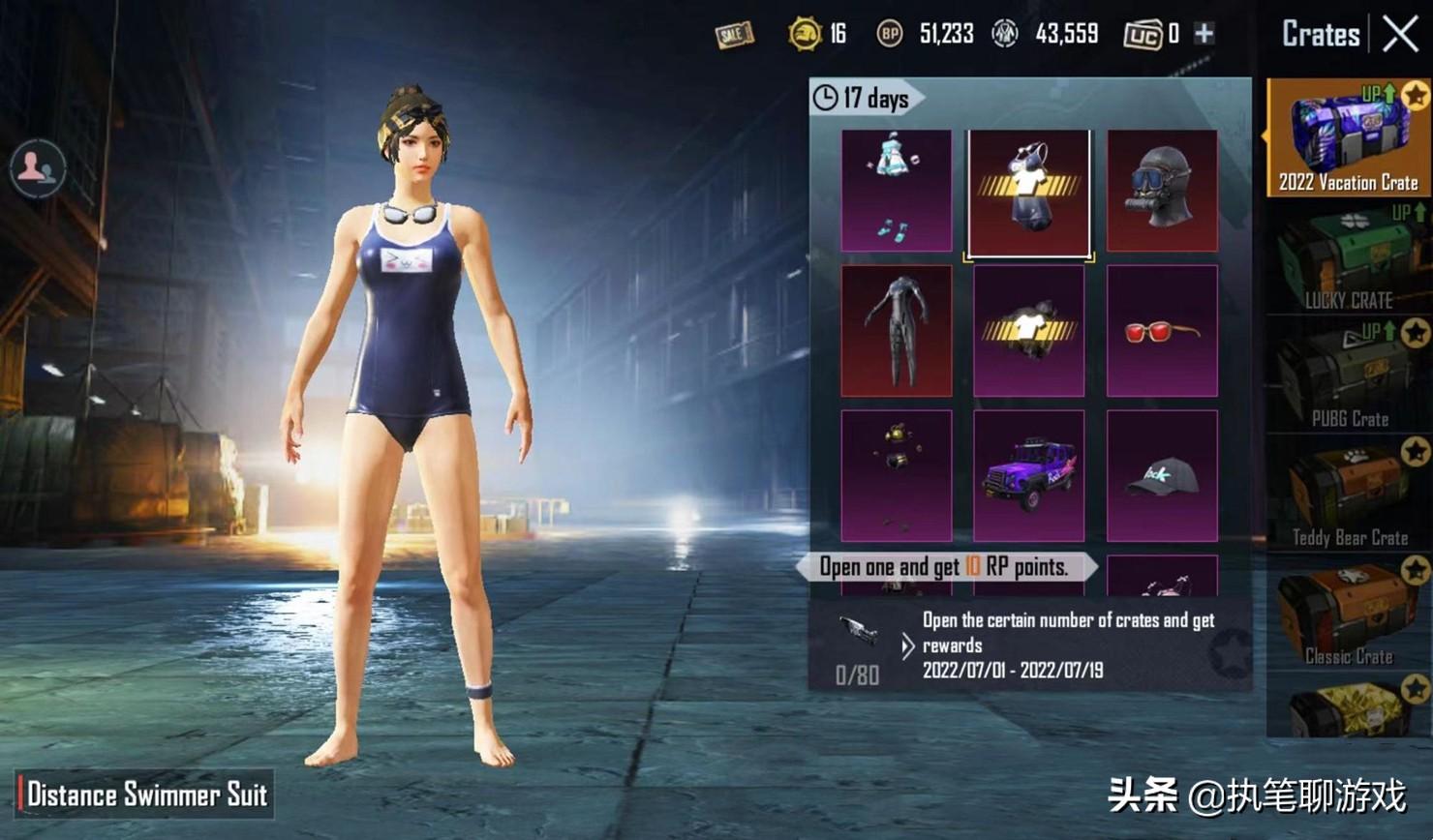Preview the grey baseball cap item
This screenshot has height=840, width=1433.
coord(1162,475)
